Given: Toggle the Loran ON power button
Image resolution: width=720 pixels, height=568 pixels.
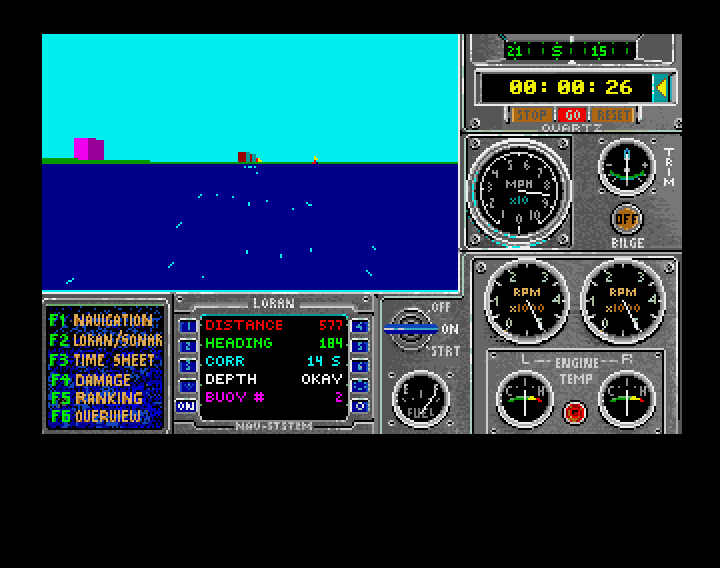Looking at the screenshot, I should pos(187,406).
